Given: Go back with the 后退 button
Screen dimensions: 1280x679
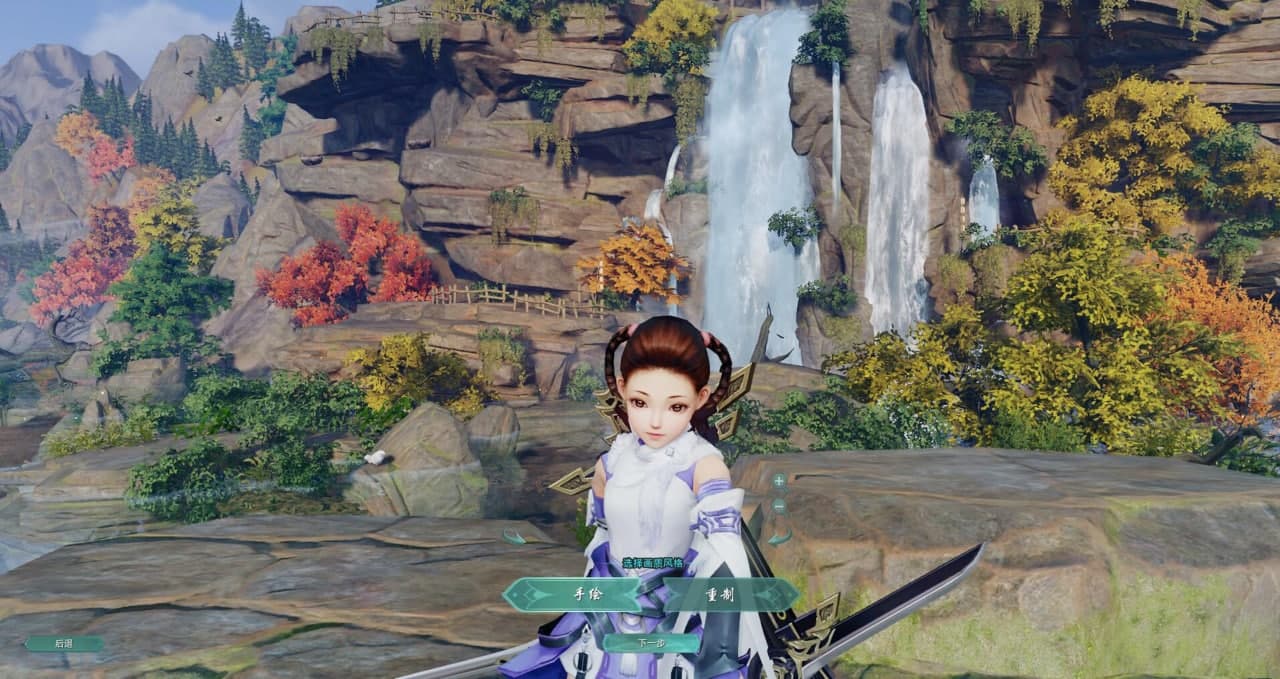Looking at the screenshot, I should [64, 644].
